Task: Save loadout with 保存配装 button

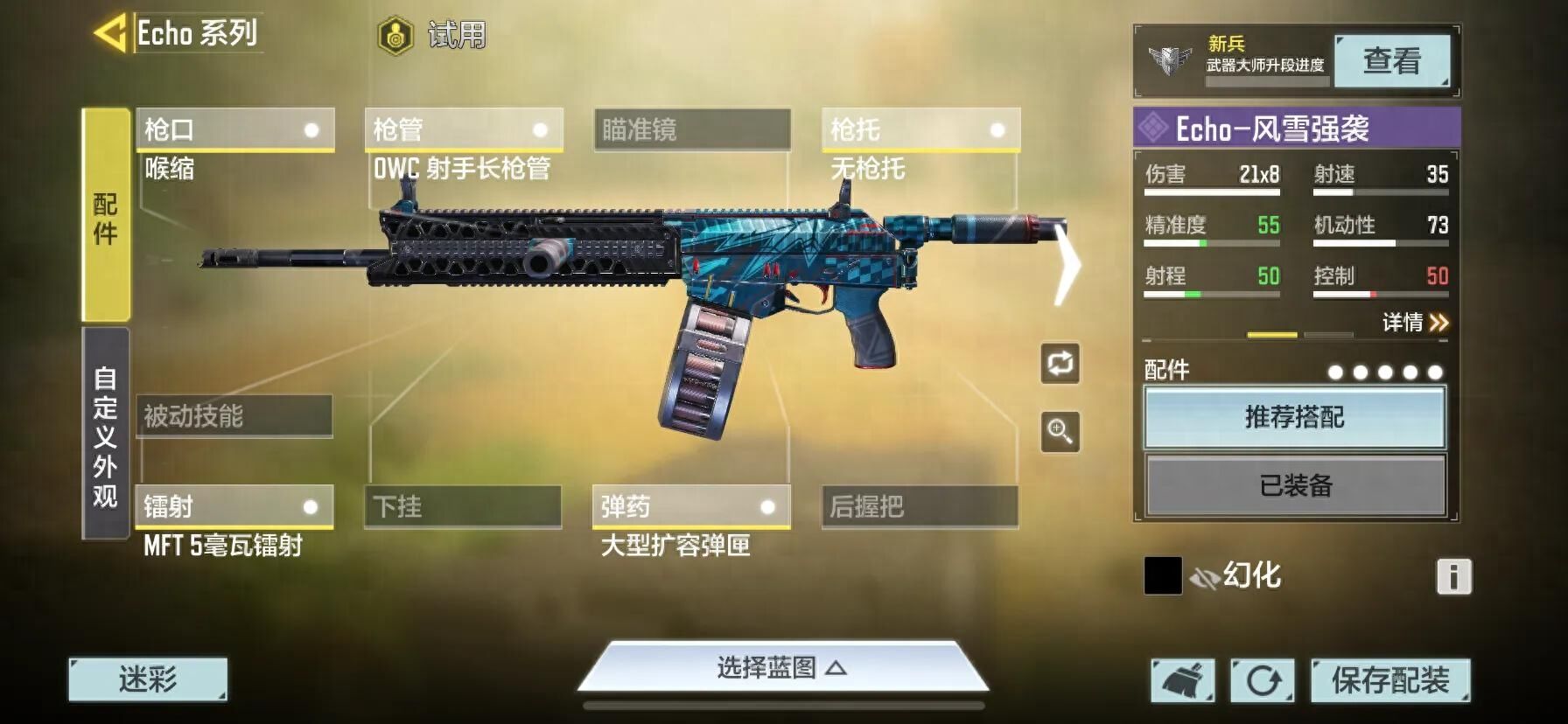Action: [x=1390, y=680]
